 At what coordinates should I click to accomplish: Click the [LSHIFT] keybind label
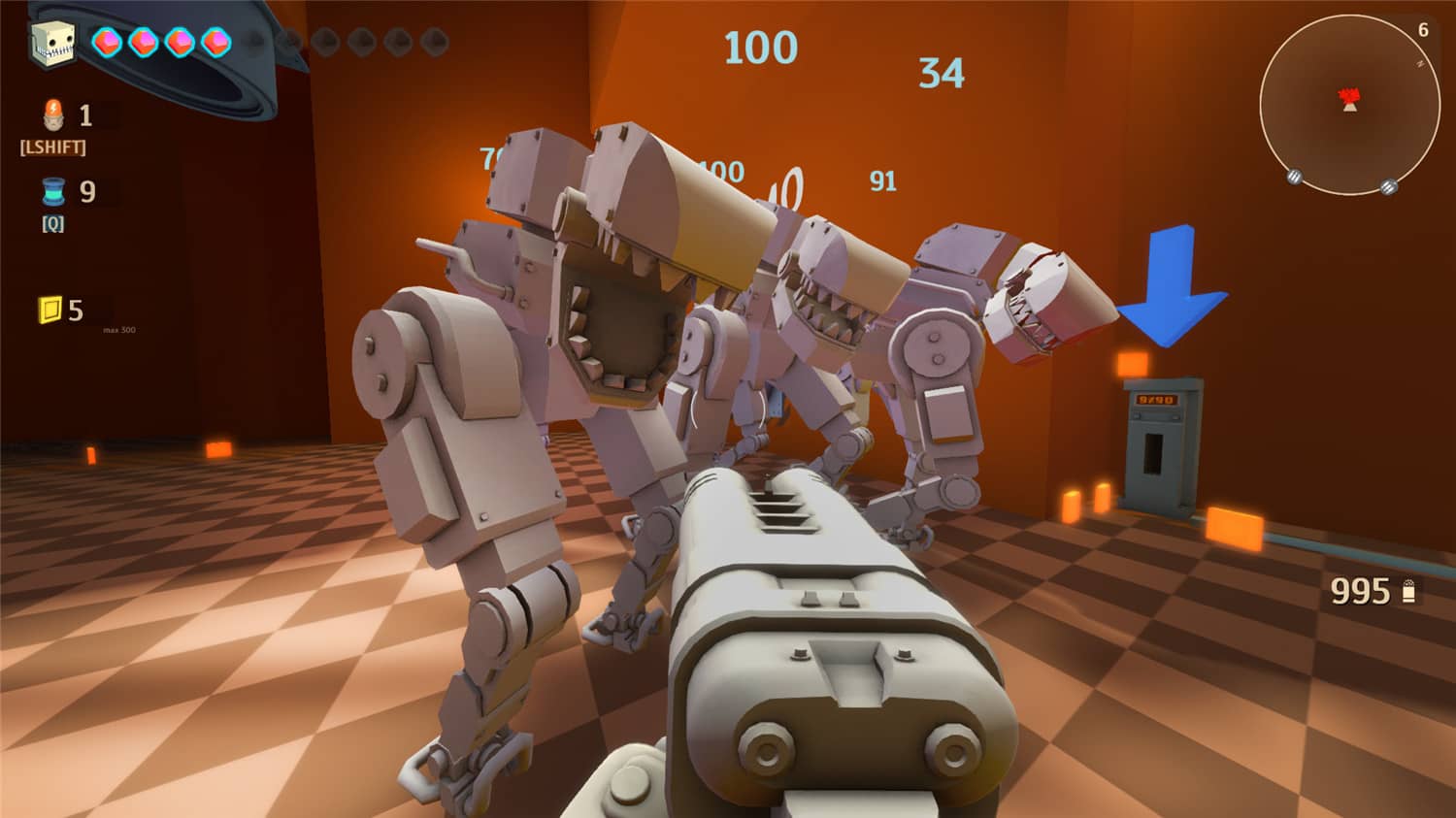tap(53, 147)
